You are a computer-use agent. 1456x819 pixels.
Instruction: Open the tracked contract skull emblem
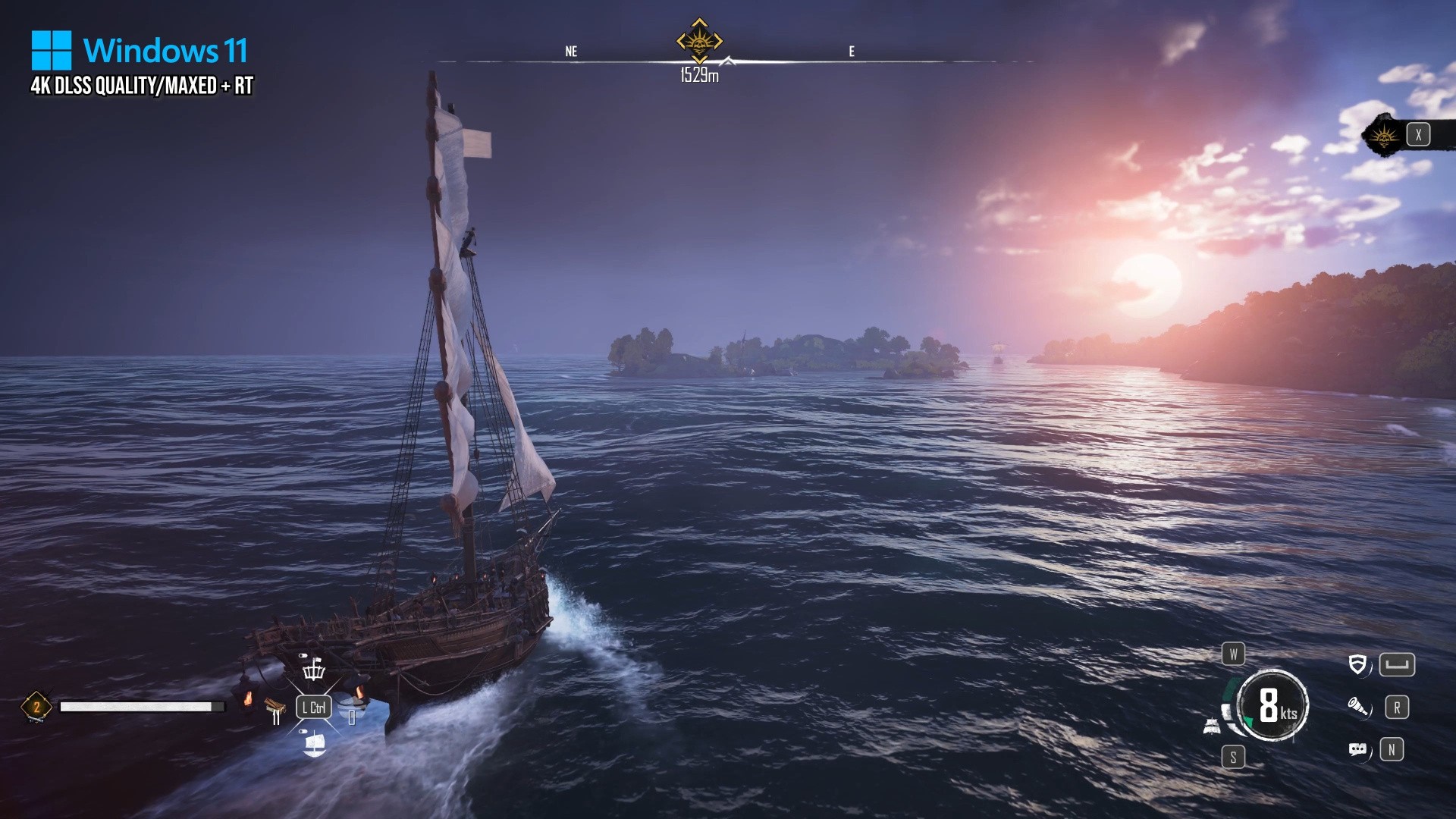(x=1384, y=136)
